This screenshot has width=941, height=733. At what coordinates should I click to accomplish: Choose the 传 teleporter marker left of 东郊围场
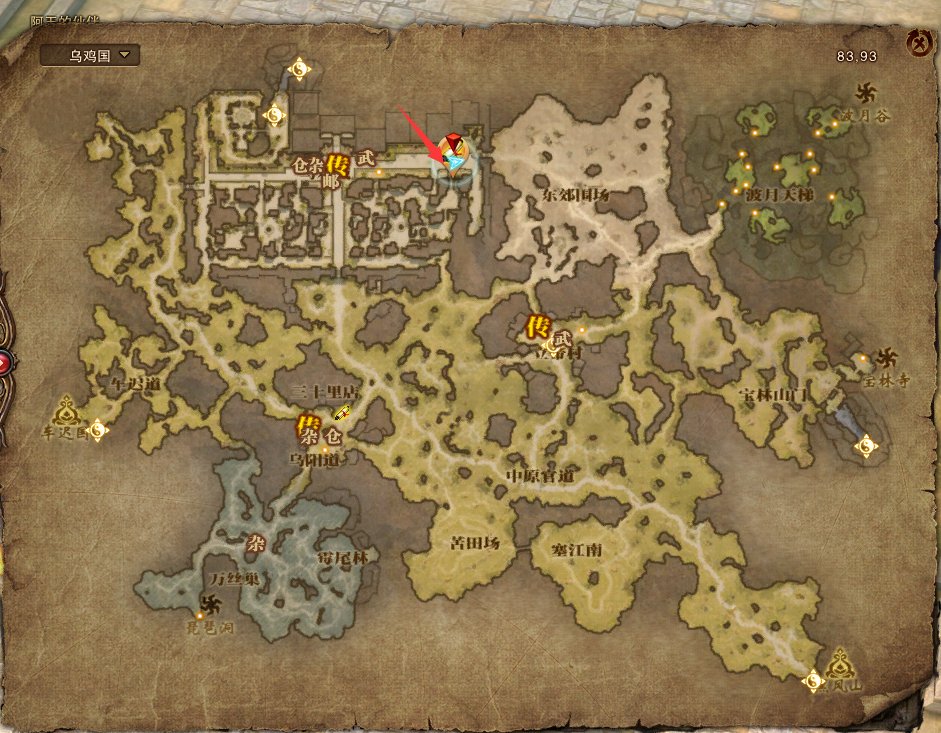click(x=338, y=164)
